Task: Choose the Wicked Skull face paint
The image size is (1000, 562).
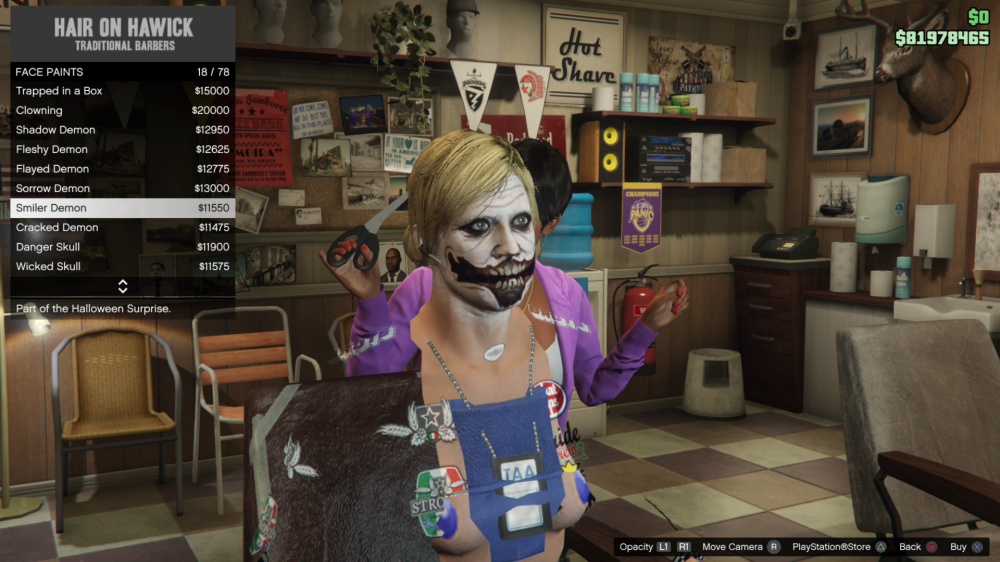Action: [122, 267]
